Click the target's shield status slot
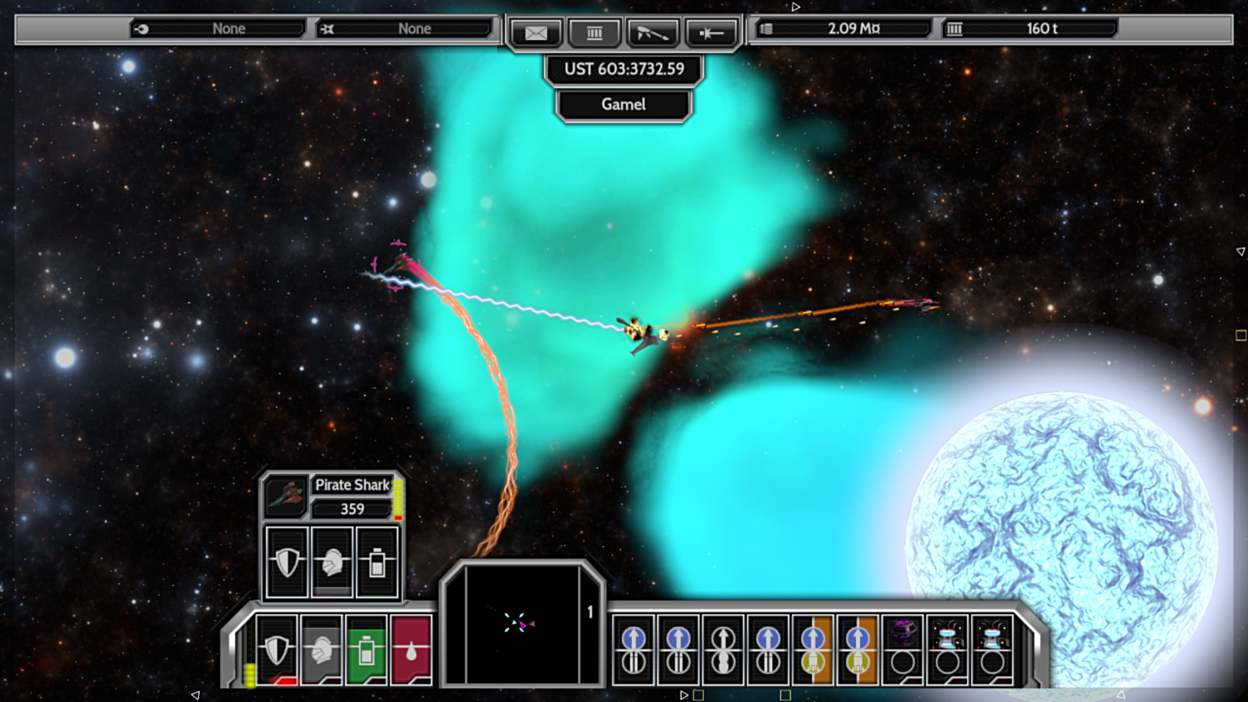Viewport: 1248px width, 702px height. (287, 562)
